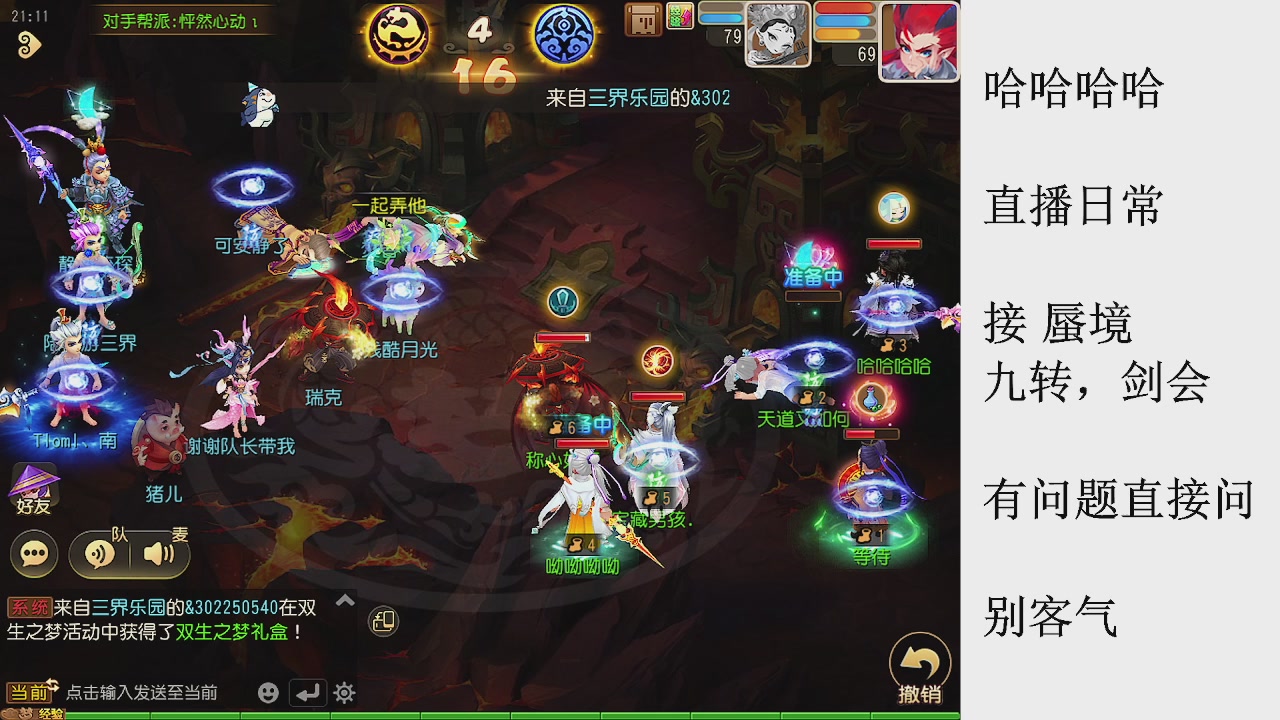Image resolution: width=1280 pixels, height=720 pixels.
Task: Click the inventory box icon in top bar
Action: (642, 20)
